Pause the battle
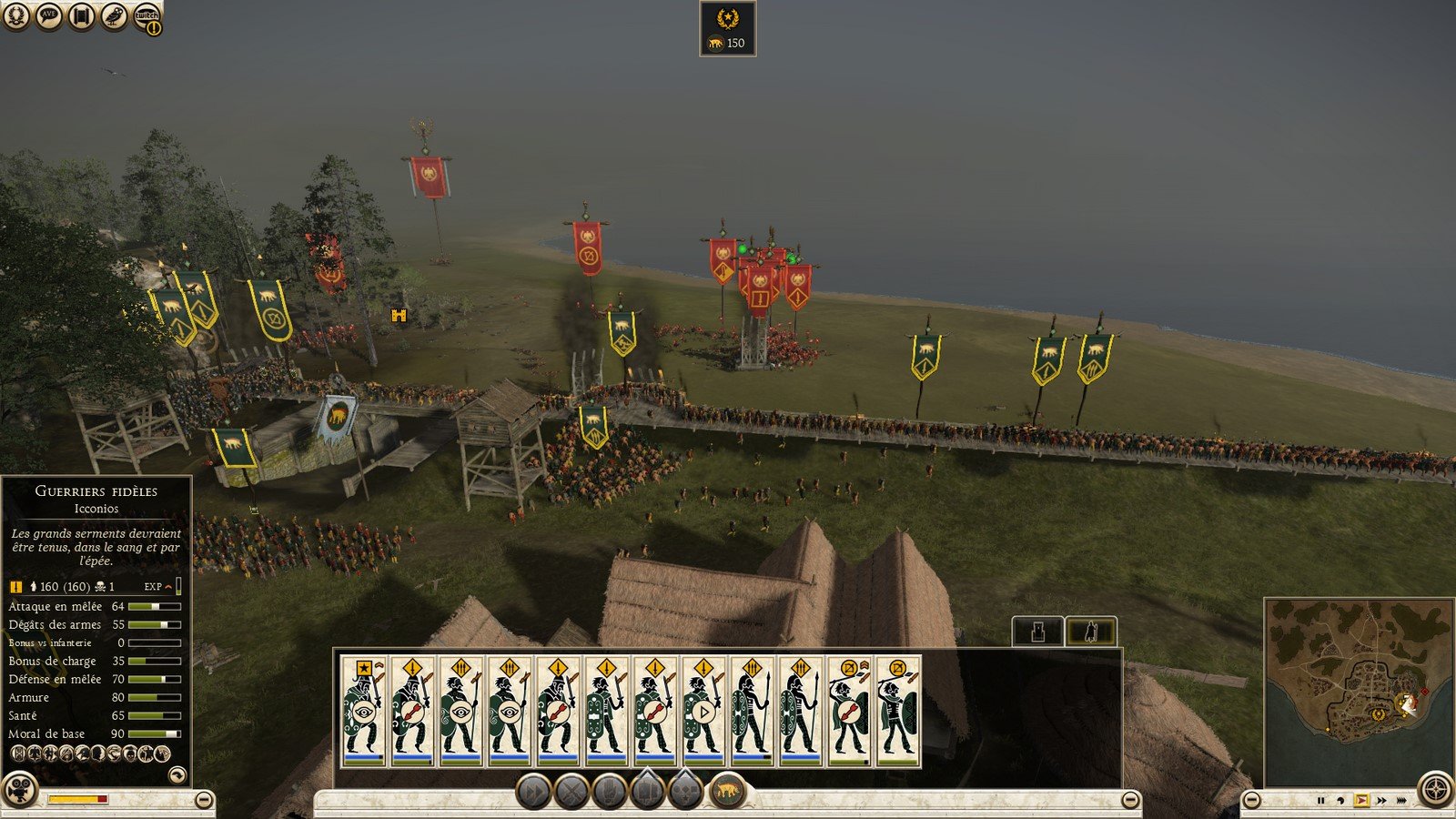Viewport: 1456px width, 819px height. (x=1320, y=801)
